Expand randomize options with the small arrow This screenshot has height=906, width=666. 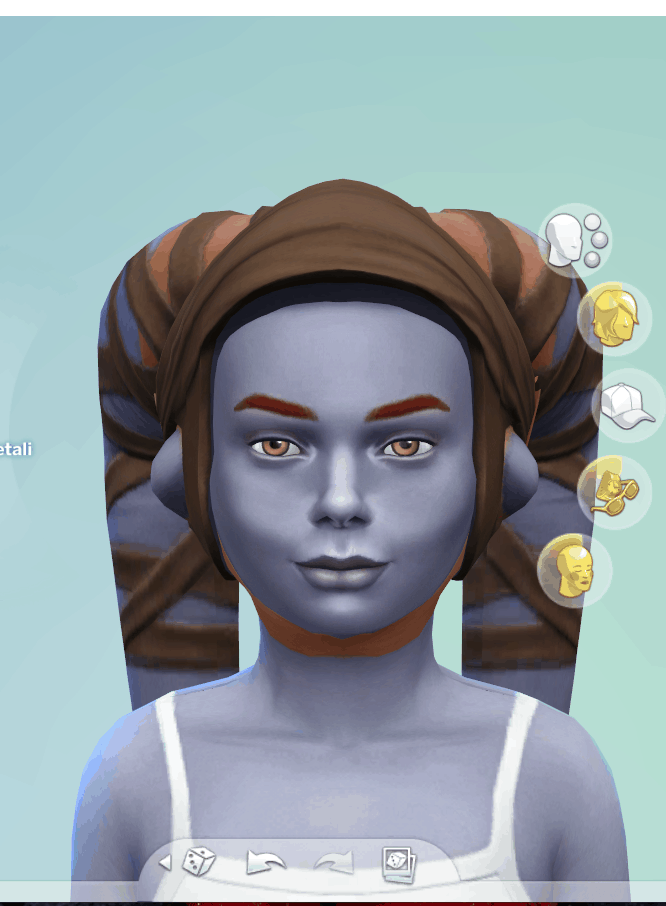[x=165, y=862]
